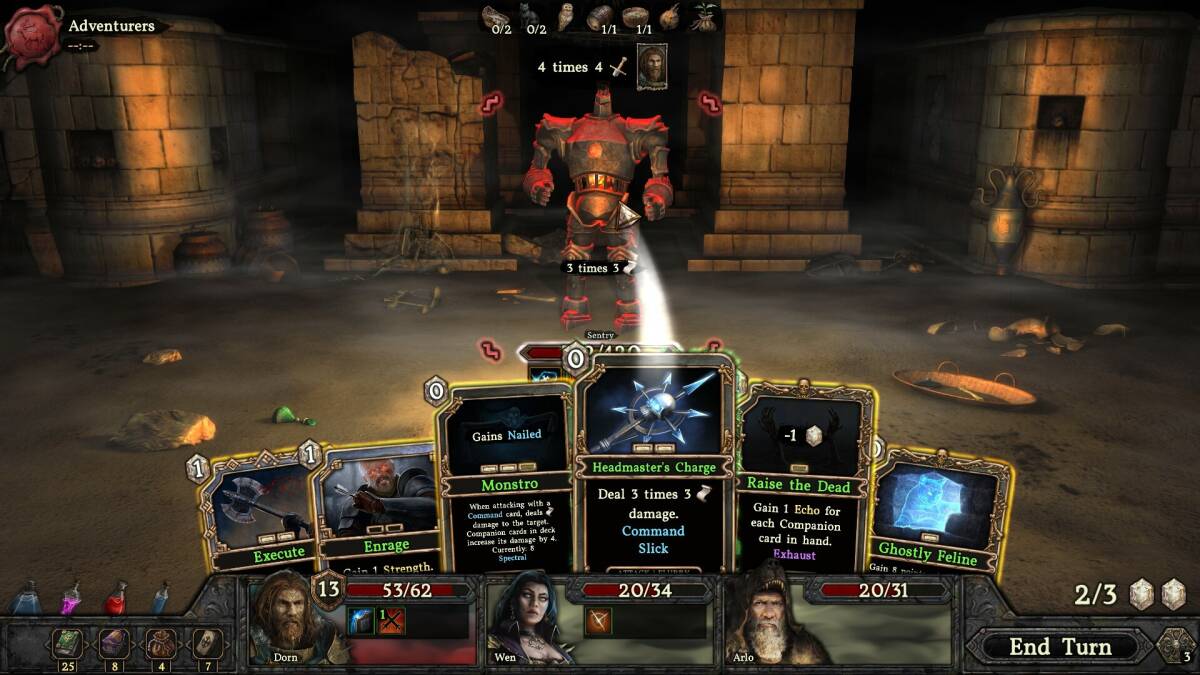
Task: Open the coin pouch pile
Action: click(160, 643)
